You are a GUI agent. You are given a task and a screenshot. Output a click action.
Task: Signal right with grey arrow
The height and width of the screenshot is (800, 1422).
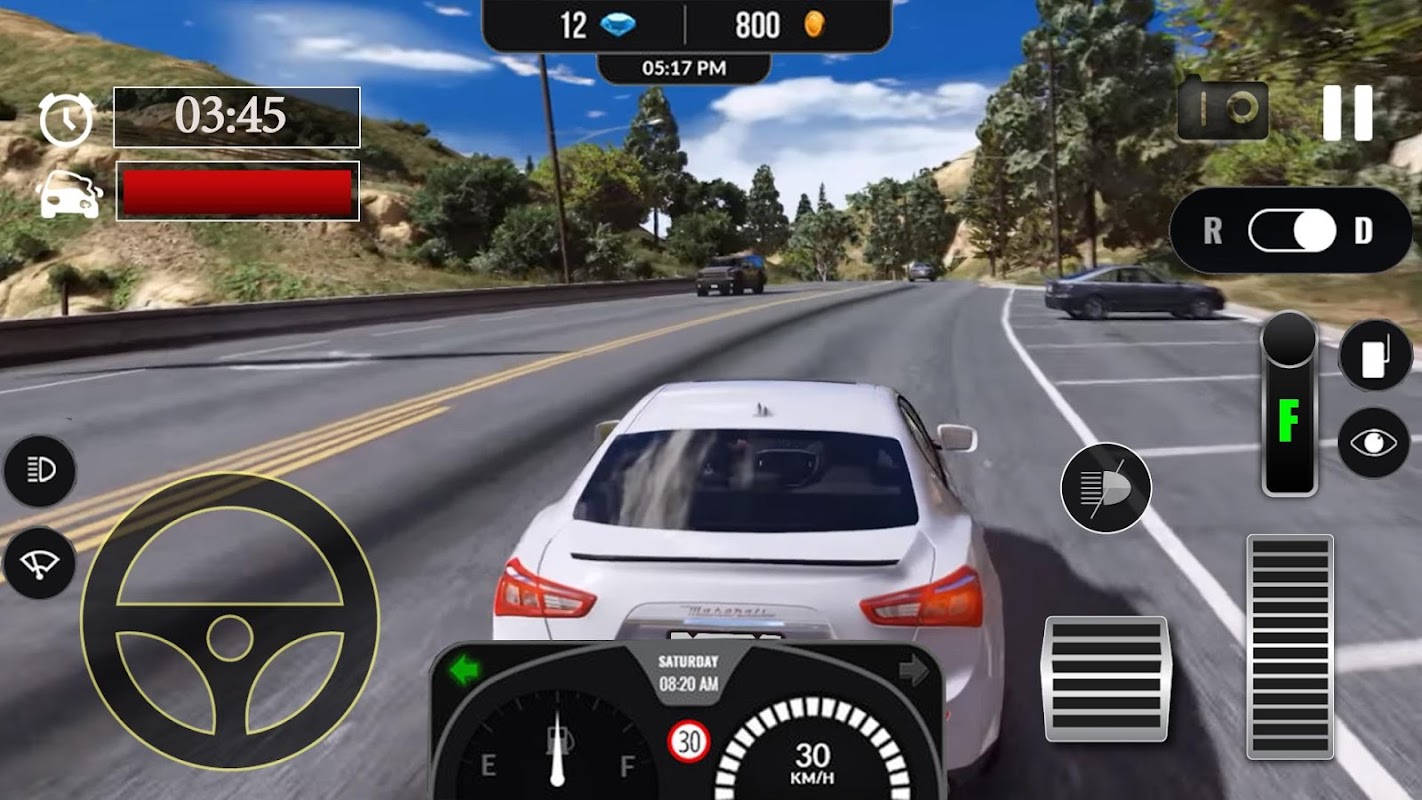pyautogui.click(x=914, y=670)
